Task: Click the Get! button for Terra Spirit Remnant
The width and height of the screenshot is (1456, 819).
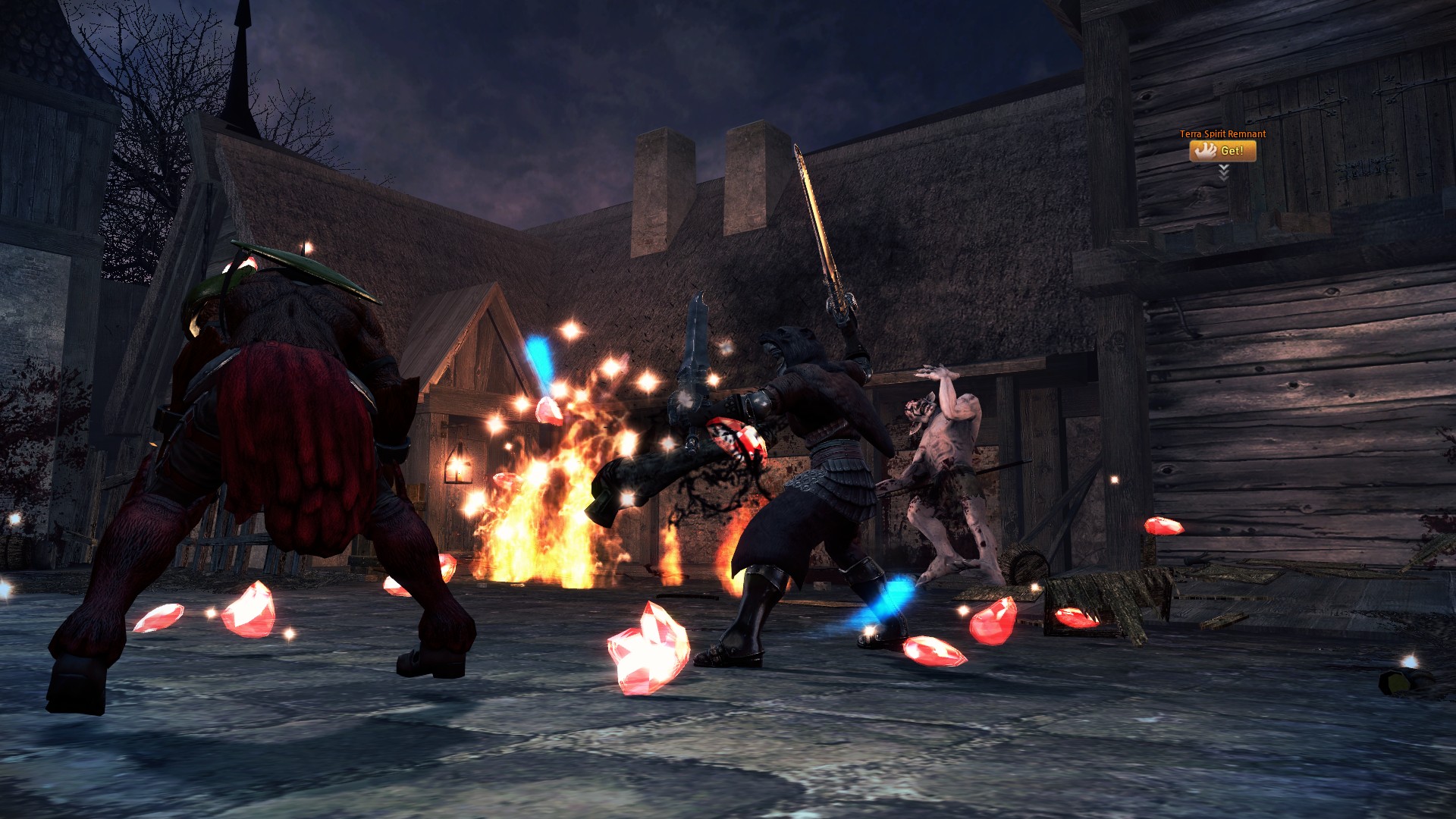Action: tap(1222, 151)
